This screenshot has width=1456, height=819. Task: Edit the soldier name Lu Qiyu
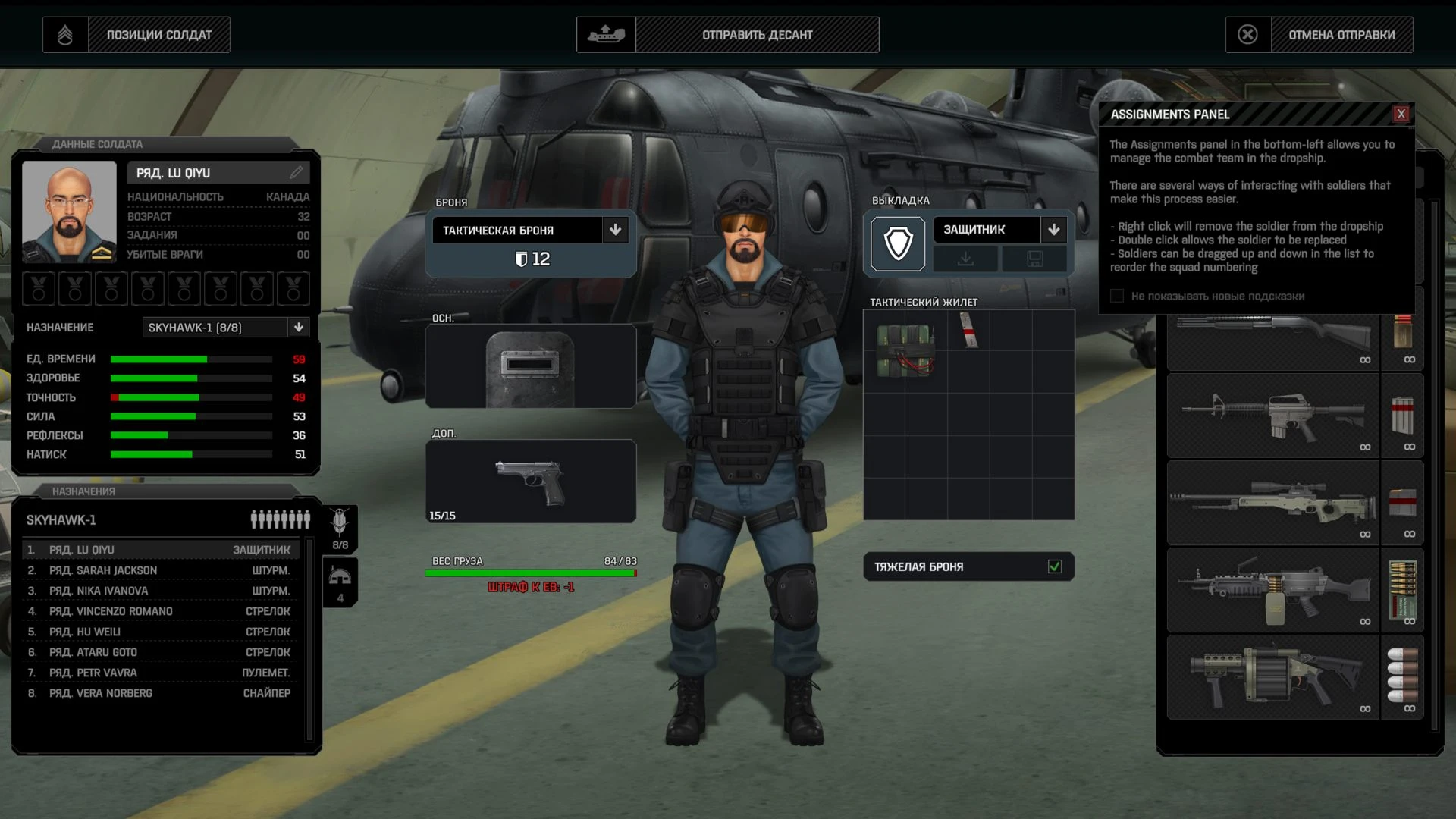pos(297,173)
